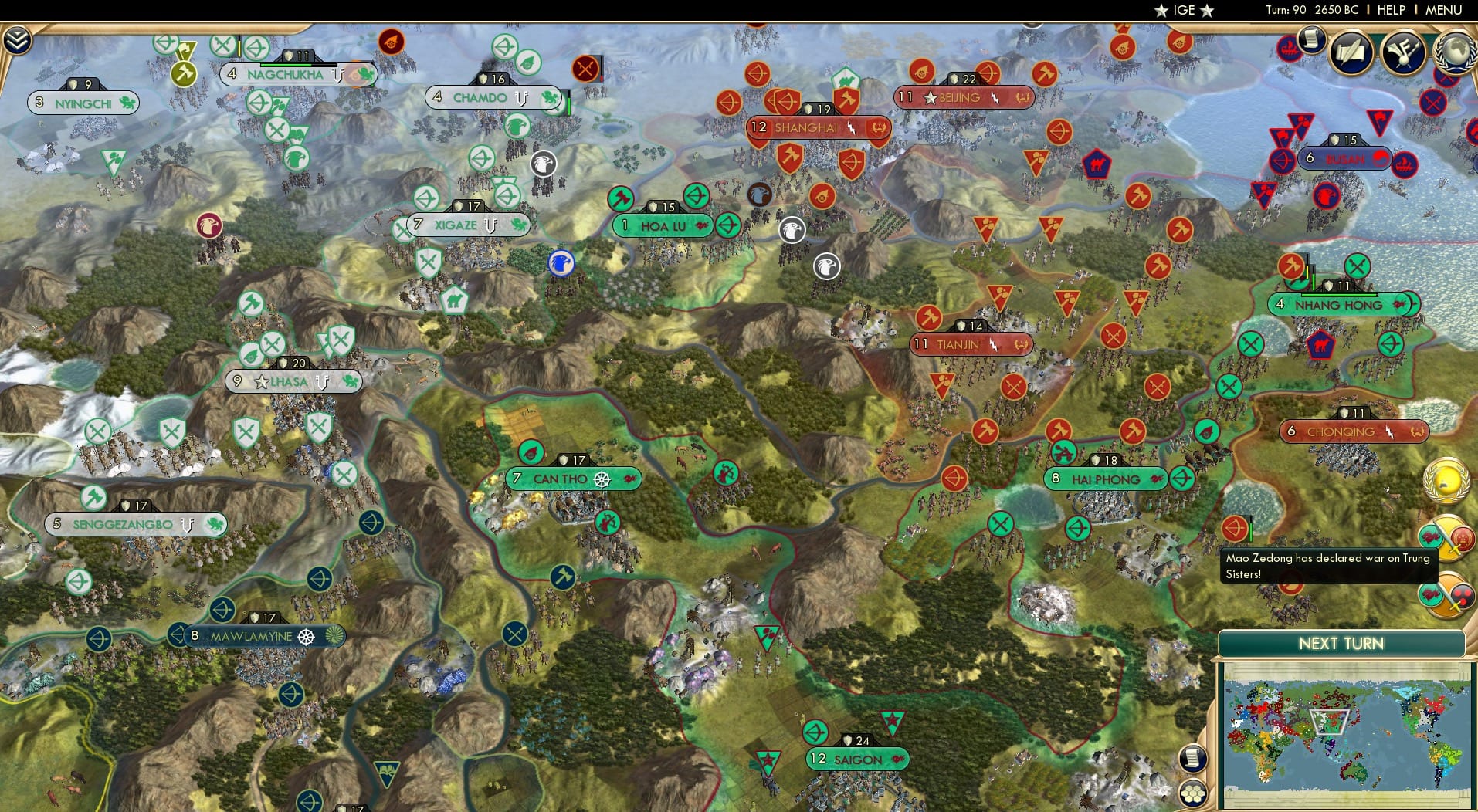
Task: Open MENU in the top bar
Action: (1446, 10)
